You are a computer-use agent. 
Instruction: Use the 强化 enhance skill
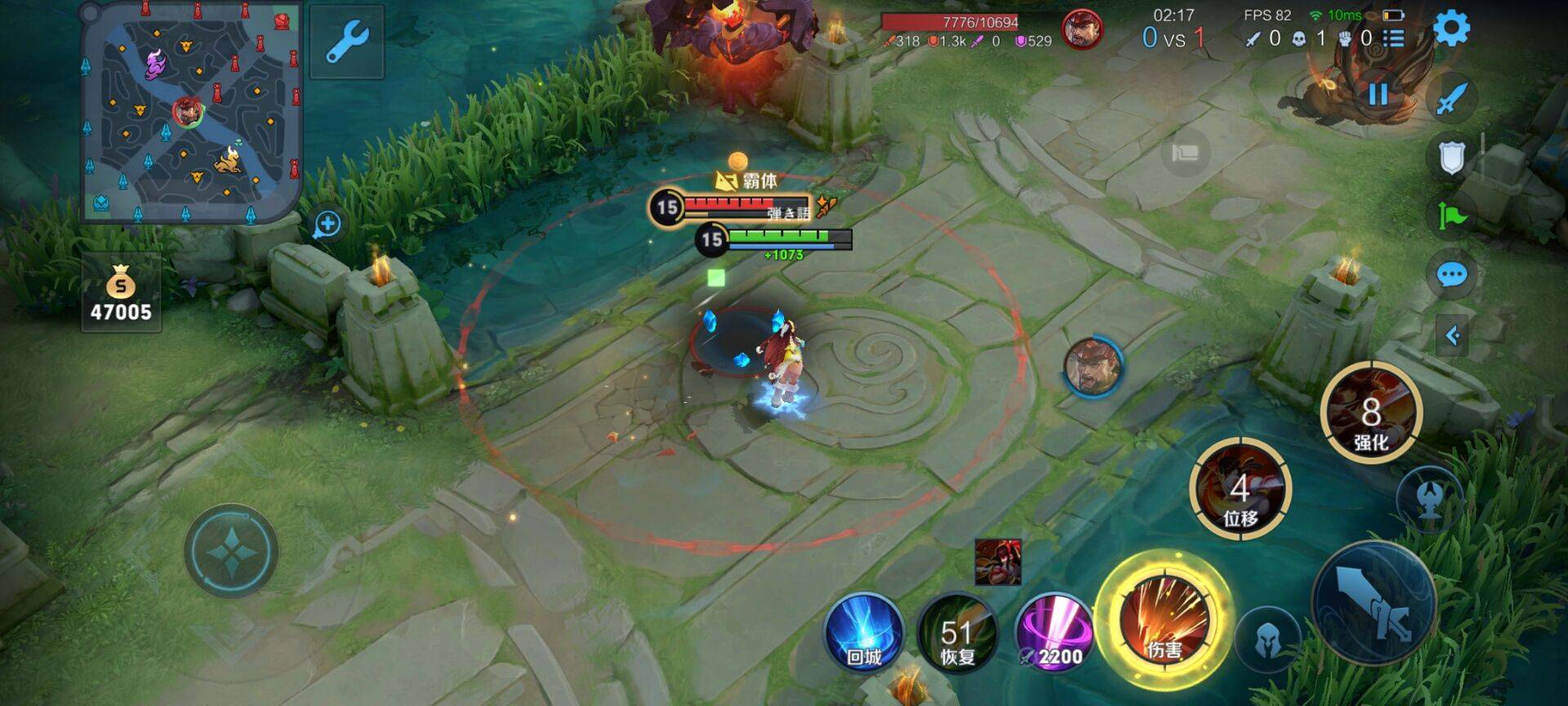(1371, 413)
